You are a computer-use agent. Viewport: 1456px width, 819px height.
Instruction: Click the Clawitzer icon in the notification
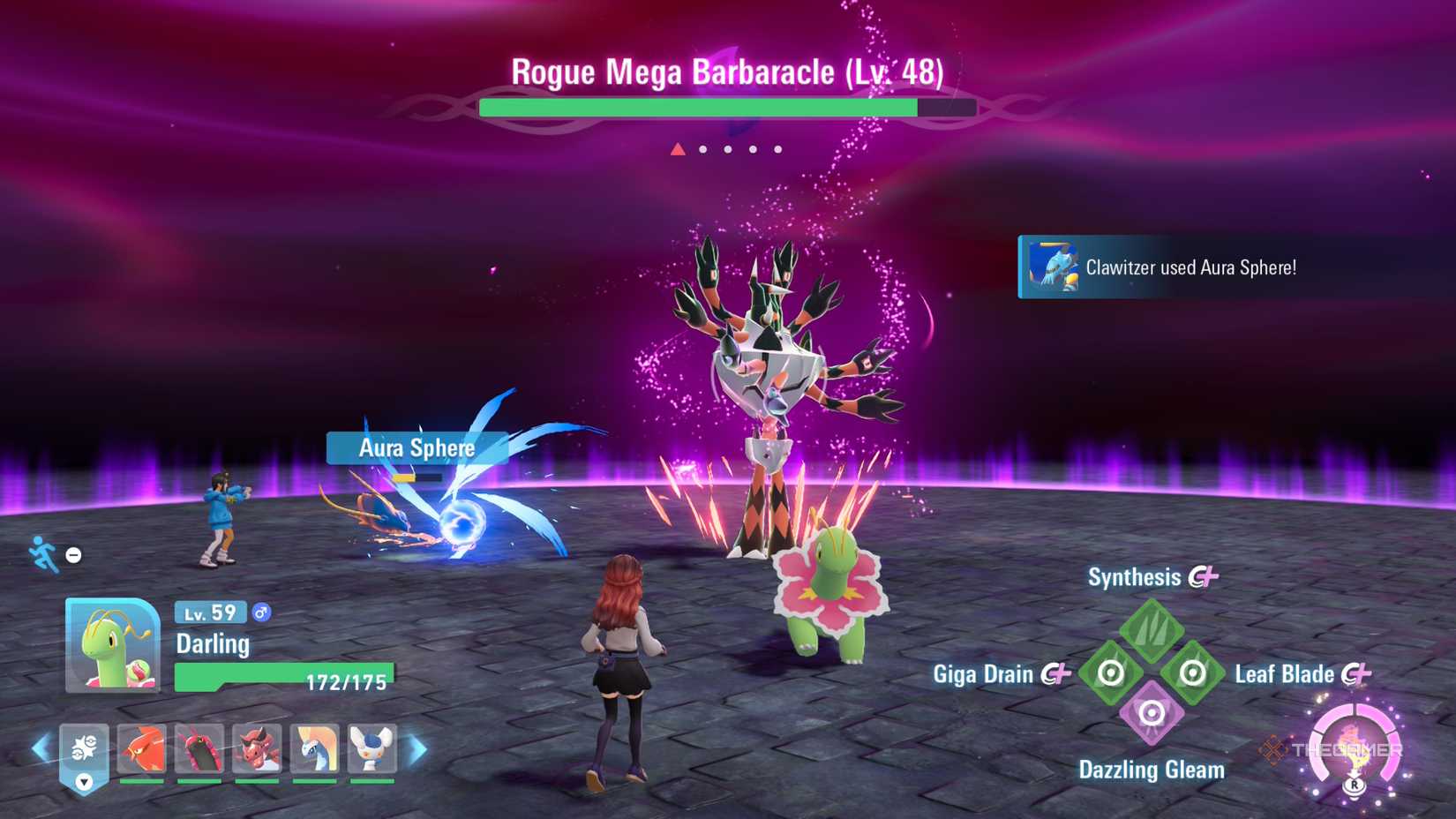pyautogui.click(x=1055, y=267)
